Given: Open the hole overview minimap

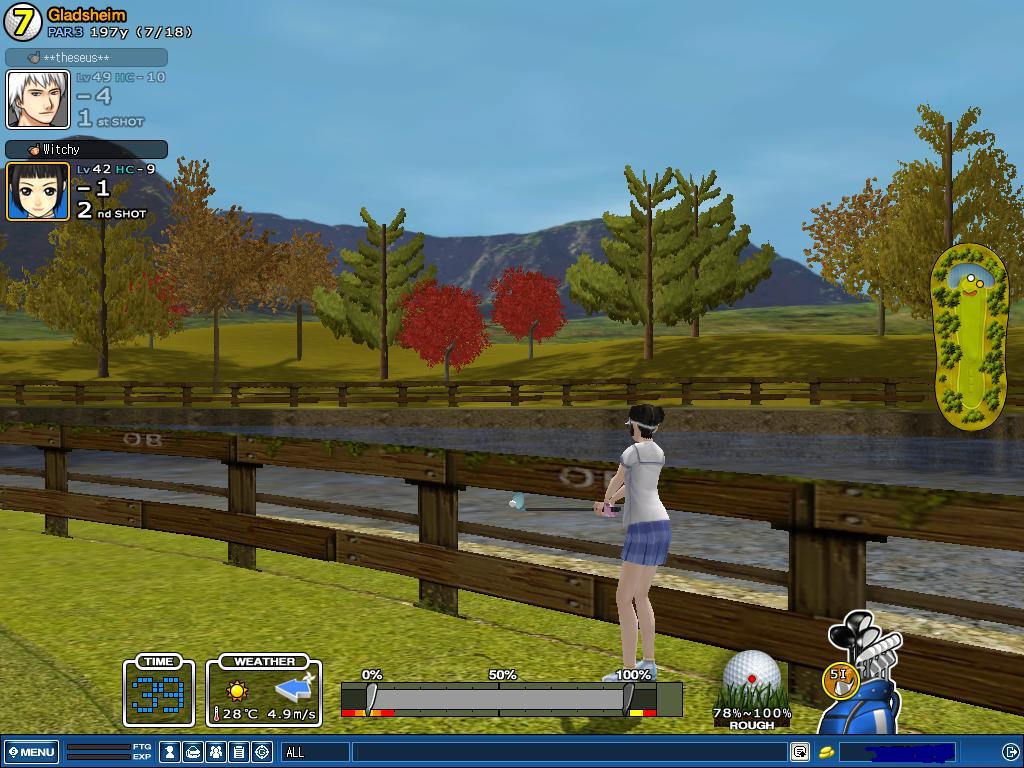Looking at the screenshot, I should pyautogui.click(x=969, y=338).
